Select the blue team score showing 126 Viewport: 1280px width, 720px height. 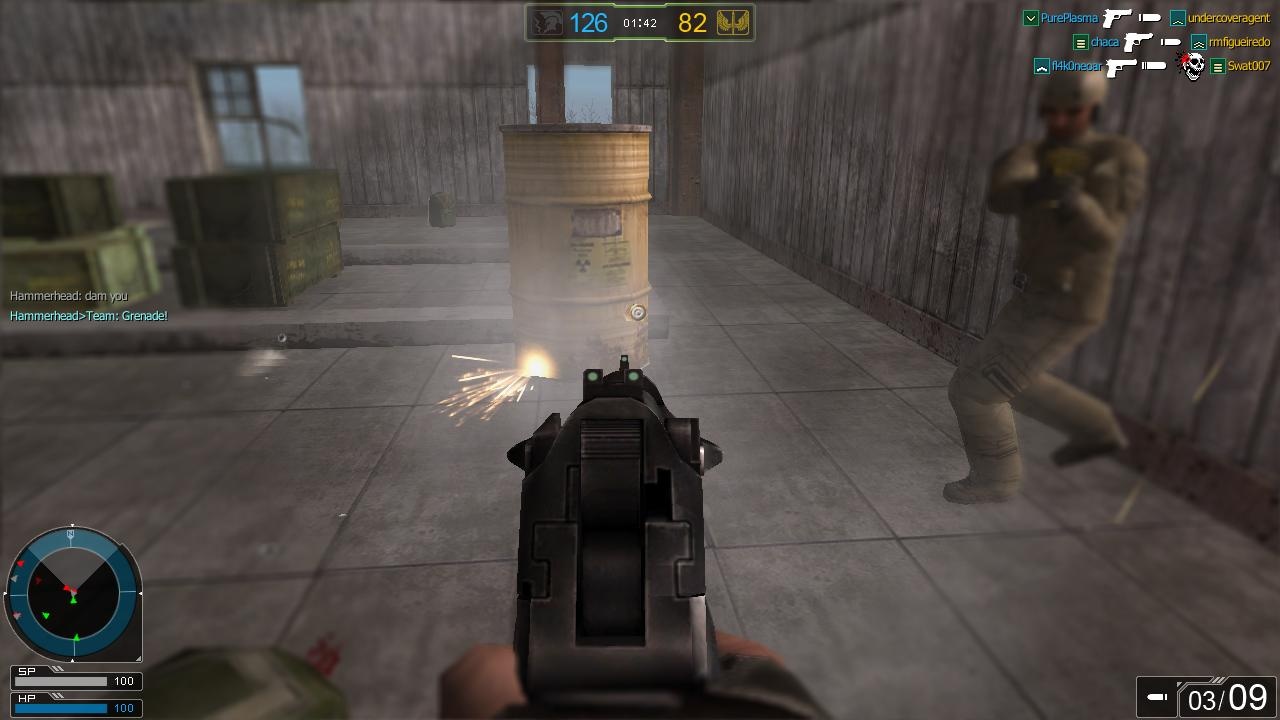(x=589, y=22)
